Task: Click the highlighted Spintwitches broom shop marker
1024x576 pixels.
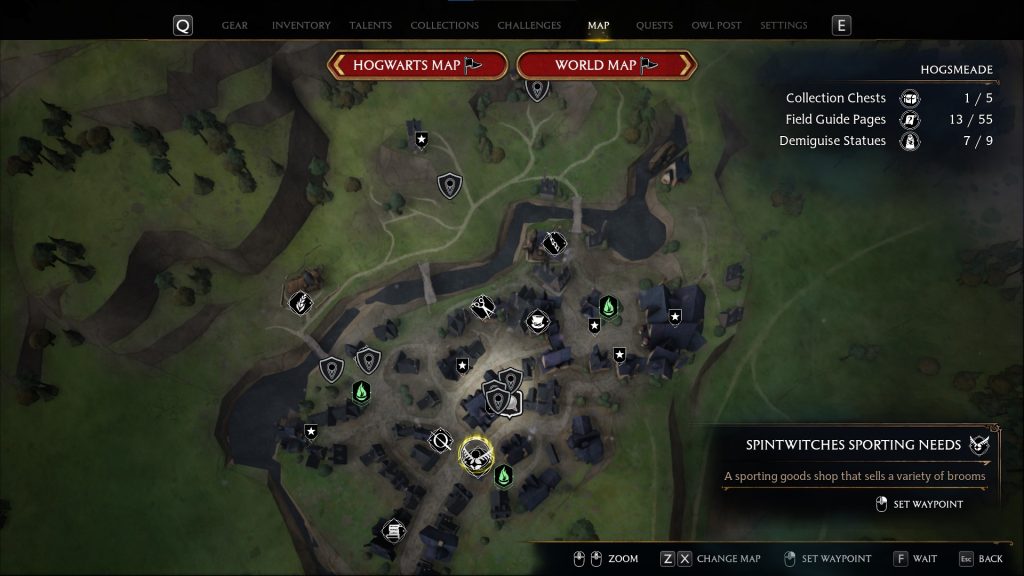Action: [x=476, y=453]
